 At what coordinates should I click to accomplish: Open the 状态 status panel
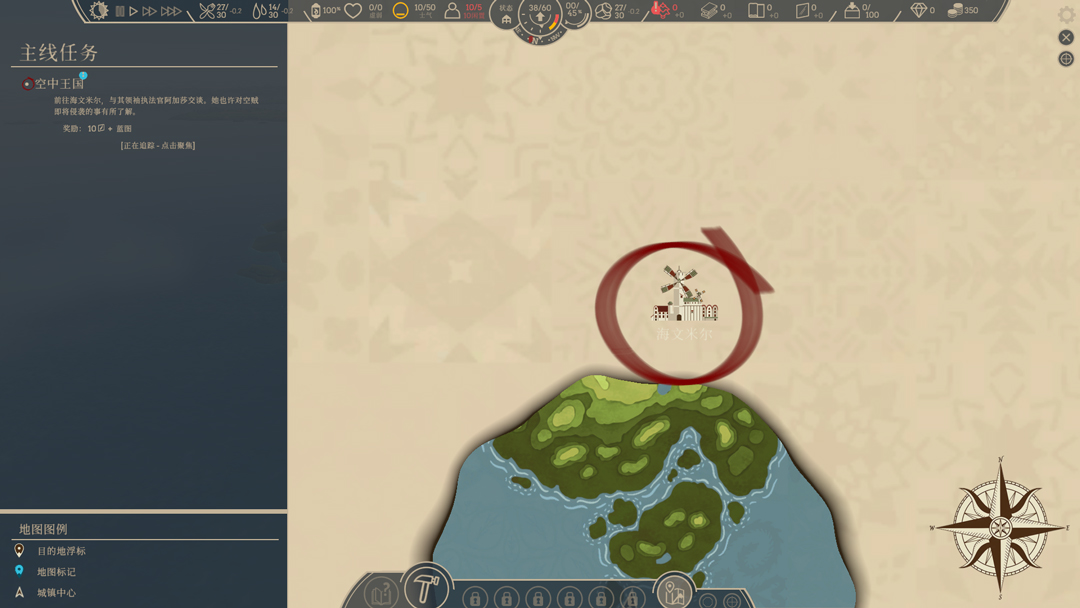[506, 14]
